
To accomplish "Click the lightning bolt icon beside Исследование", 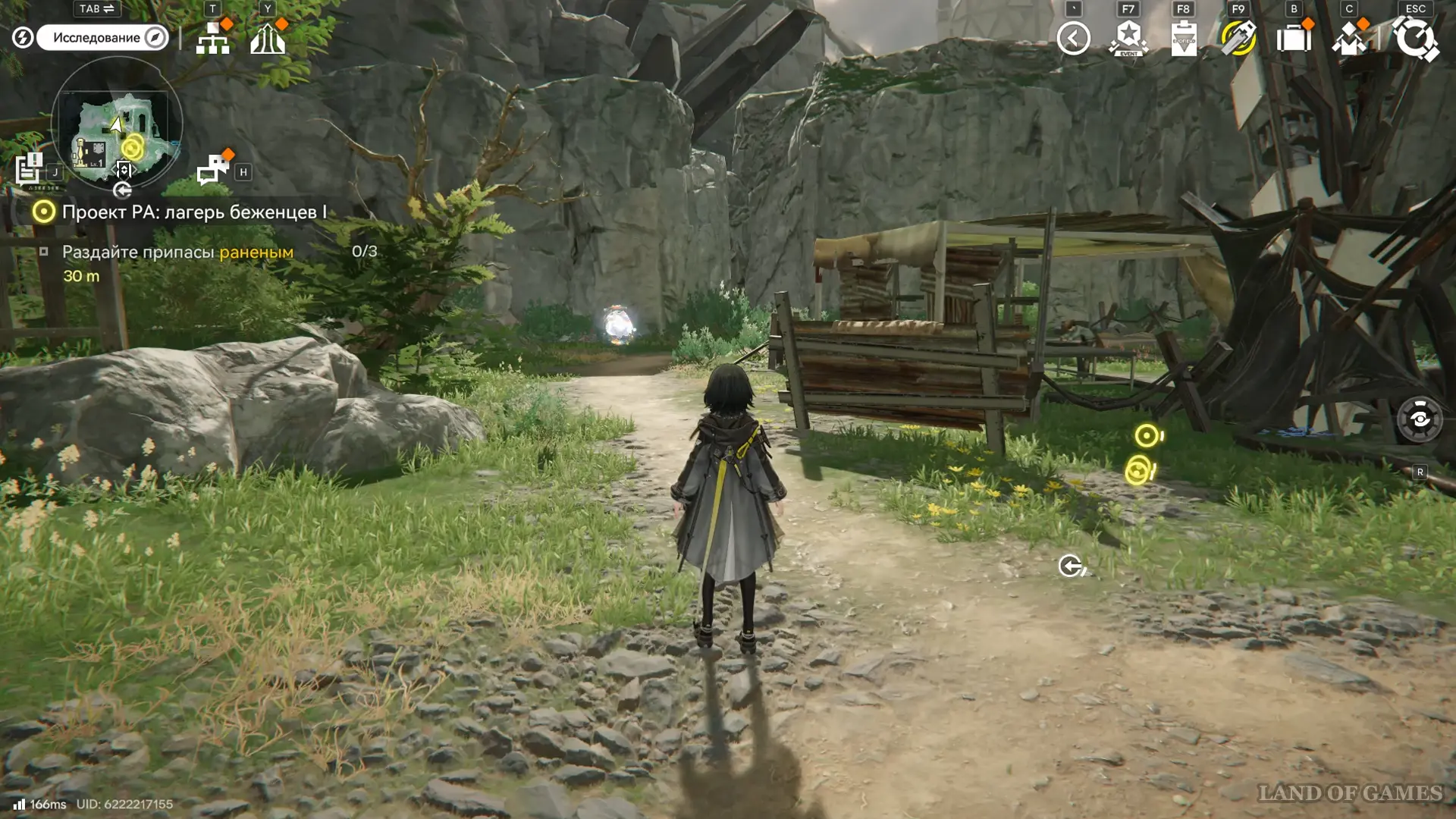I will [x=23, y=37].
